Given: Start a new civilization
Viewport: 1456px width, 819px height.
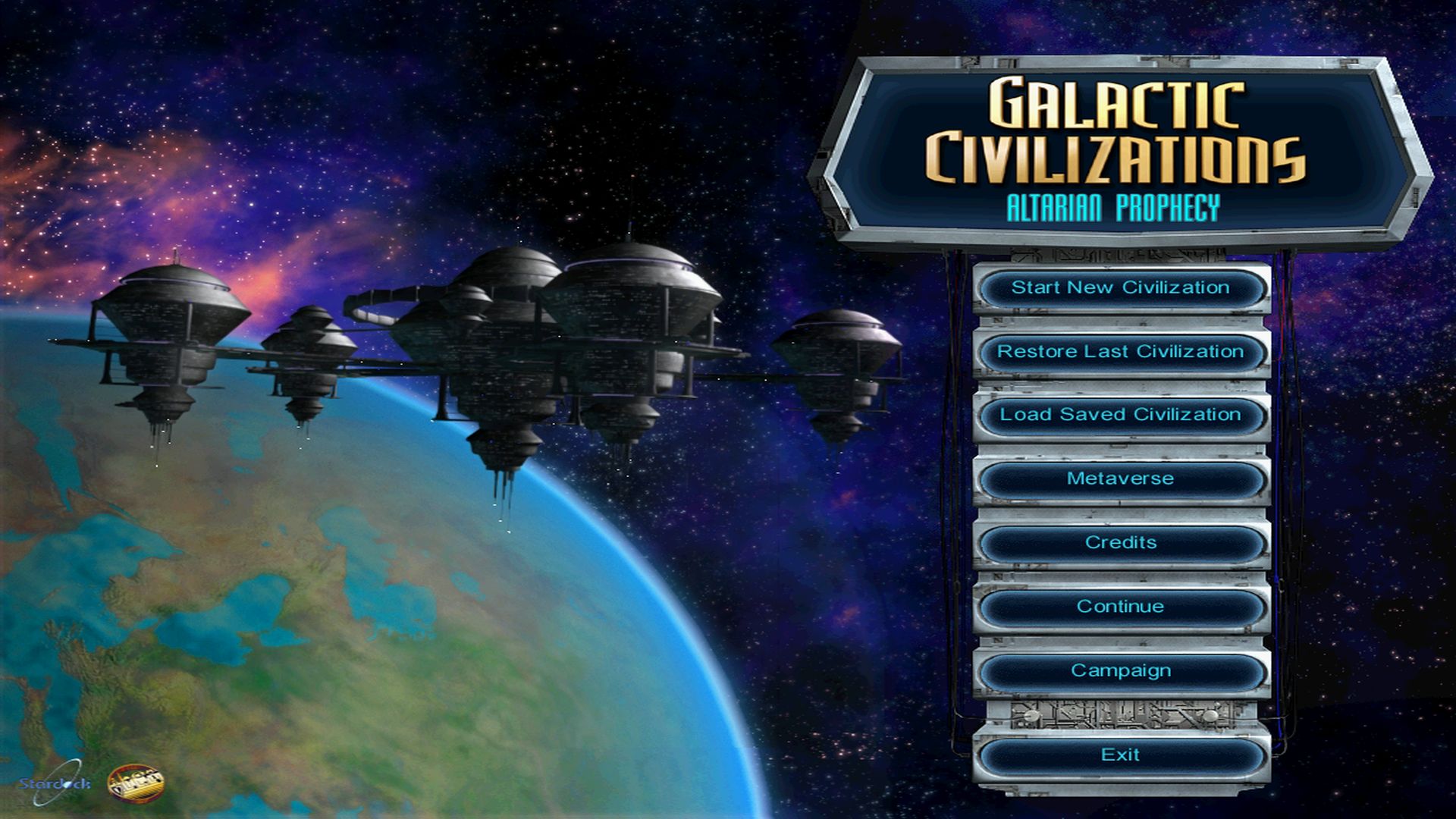Looking at the screenshot, I should (x=1121, y=288).
